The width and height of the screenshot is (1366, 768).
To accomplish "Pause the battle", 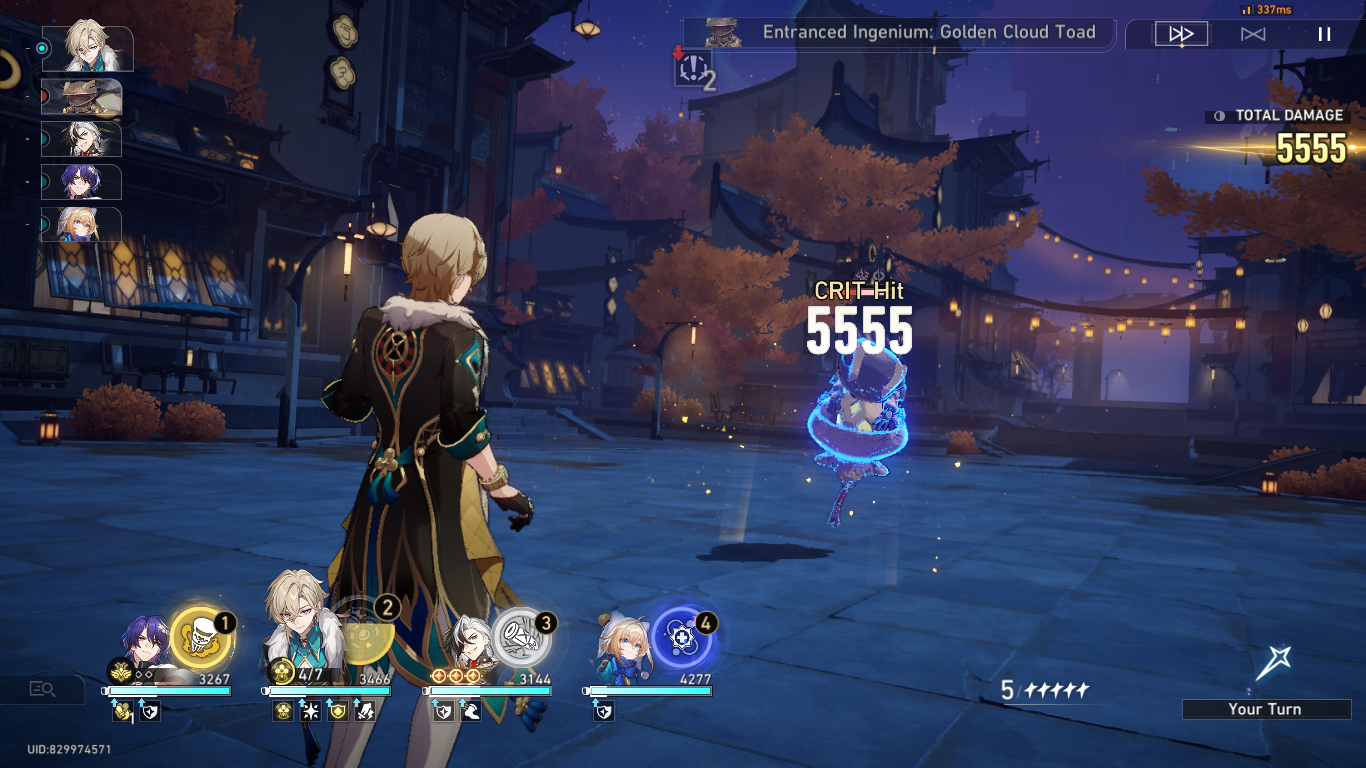I will coord(1323,33).
